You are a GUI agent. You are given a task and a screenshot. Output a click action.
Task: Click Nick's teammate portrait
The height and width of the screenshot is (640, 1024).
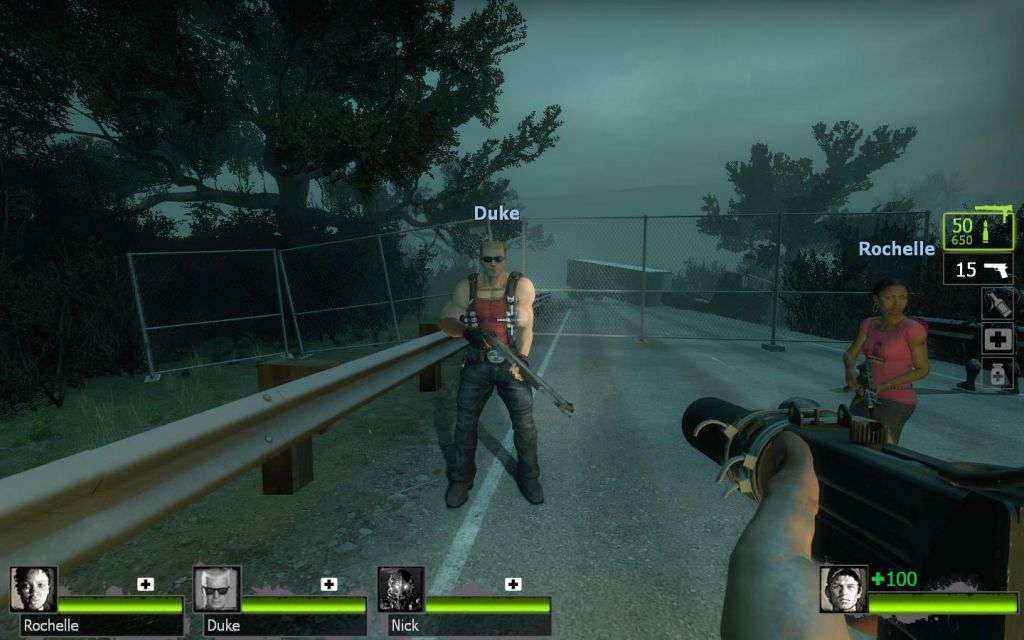400,589
